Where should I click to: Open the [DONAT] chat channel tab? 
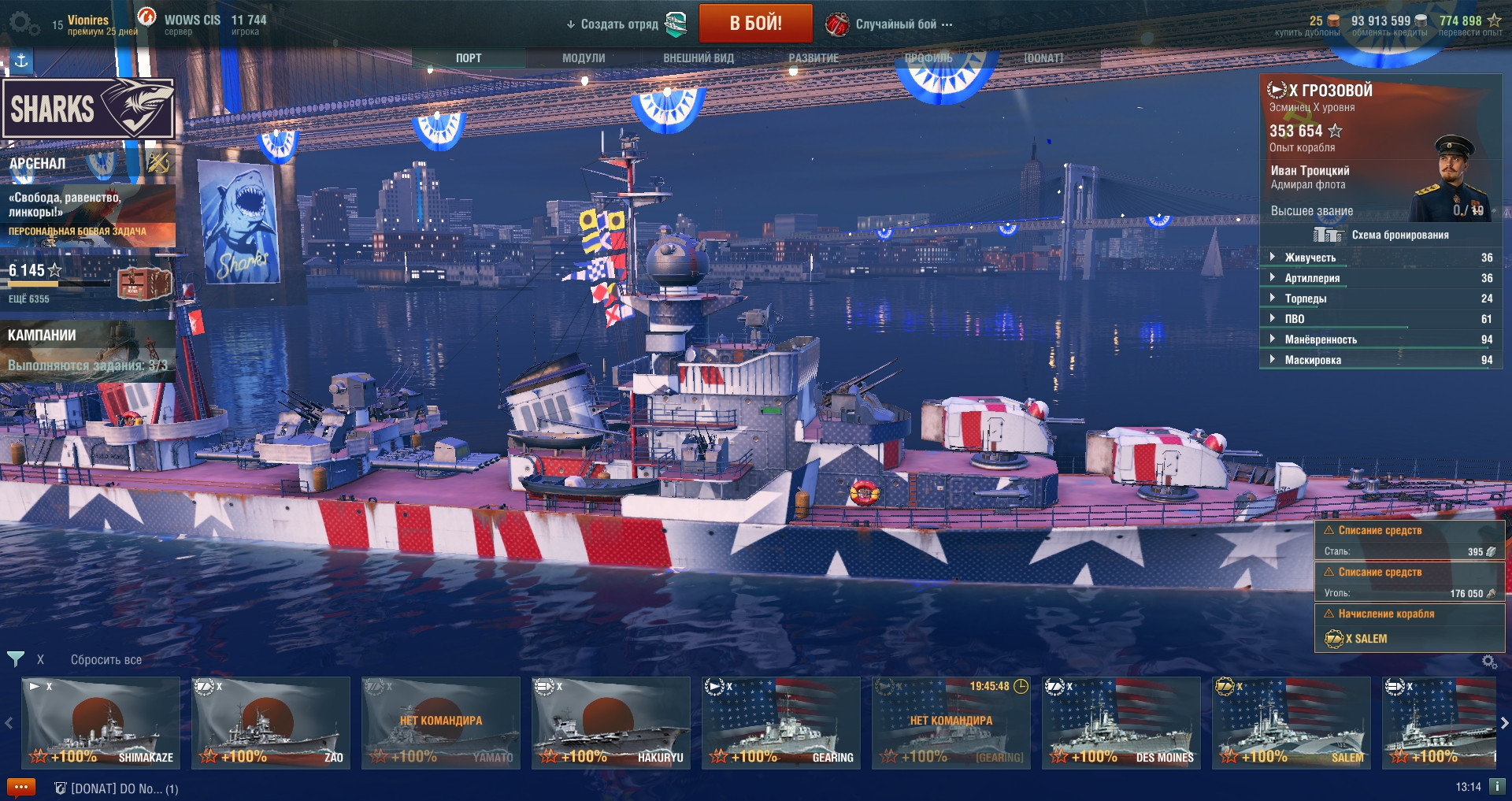click(117, 788)
